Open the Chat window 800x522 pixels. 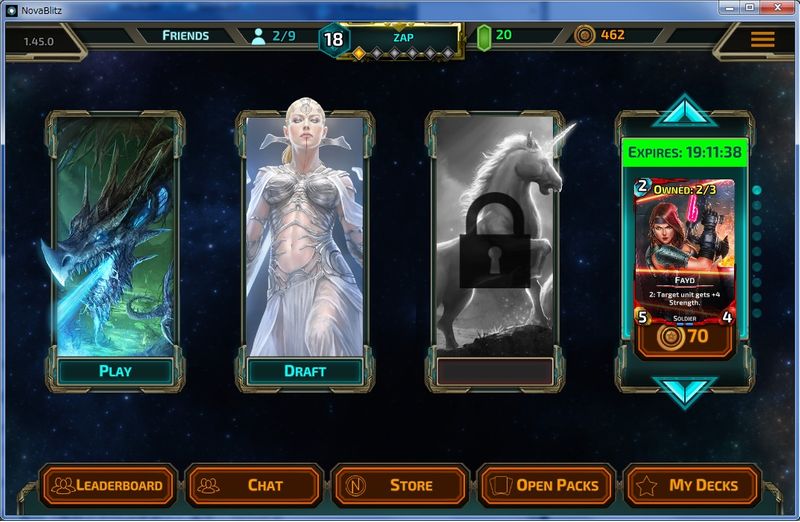(x=254, y=486)
